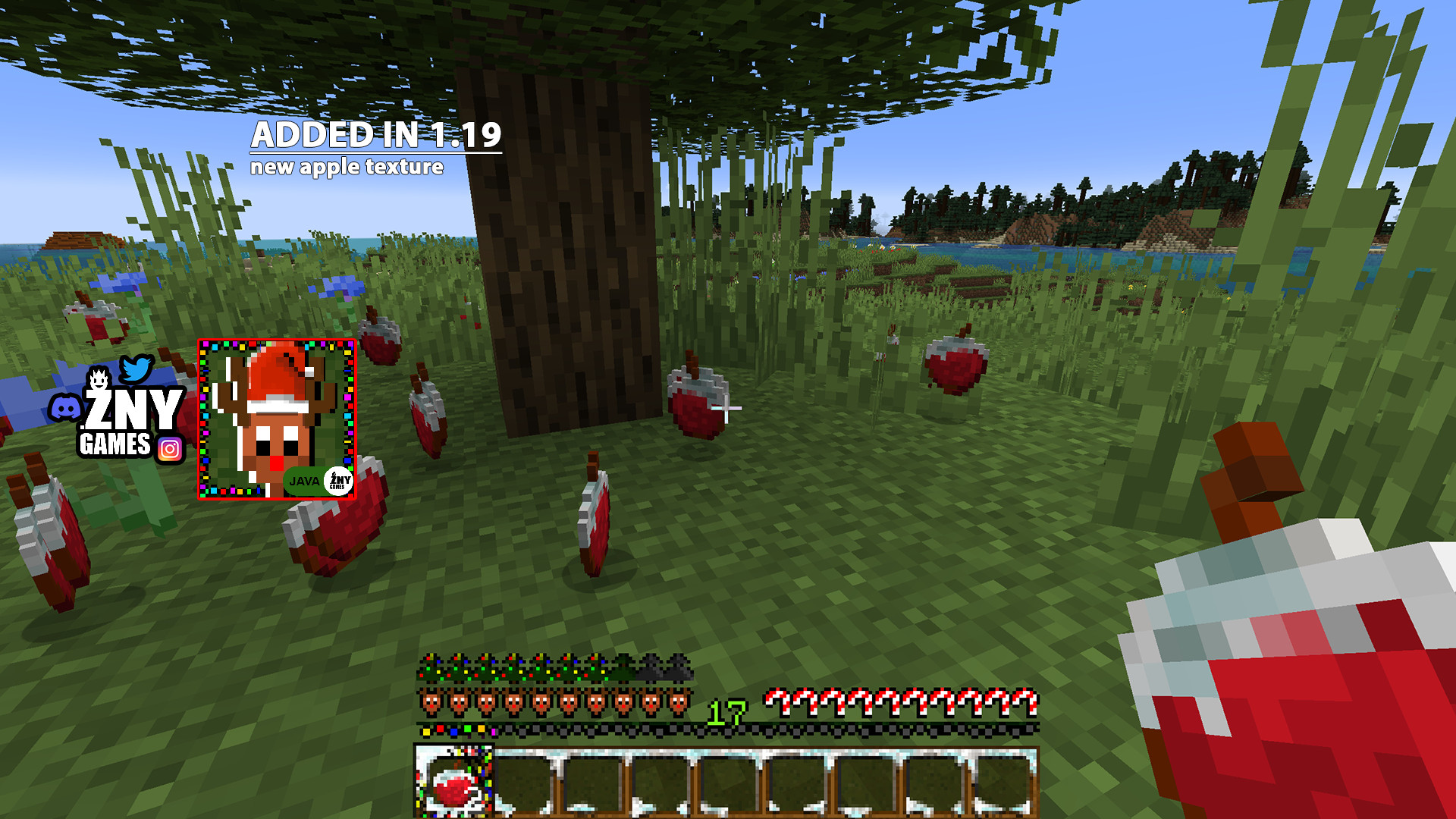Open the Discord logo icon

[x=65, y=409]
